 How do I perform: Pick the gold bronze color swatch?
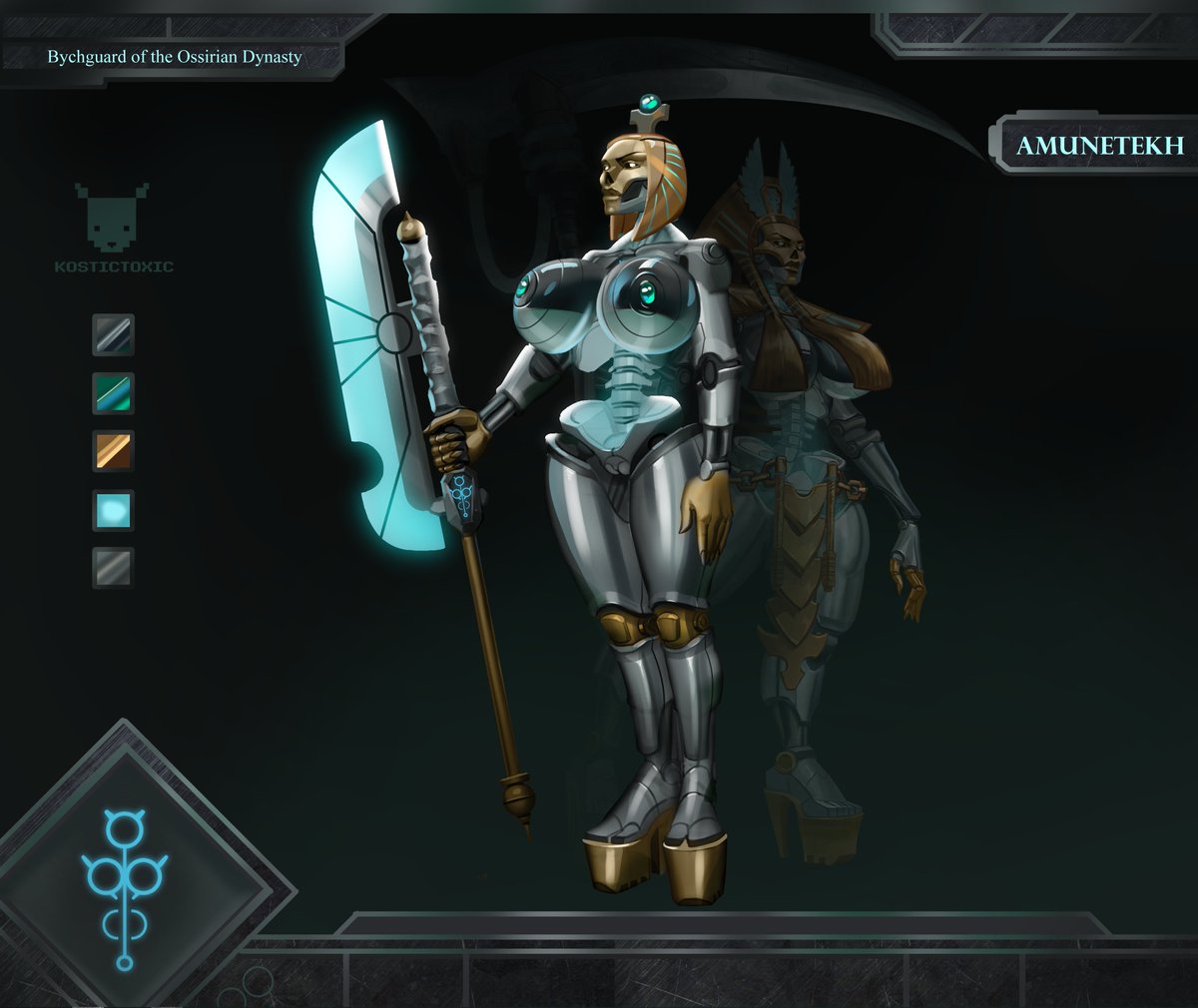tap(113, 451)
